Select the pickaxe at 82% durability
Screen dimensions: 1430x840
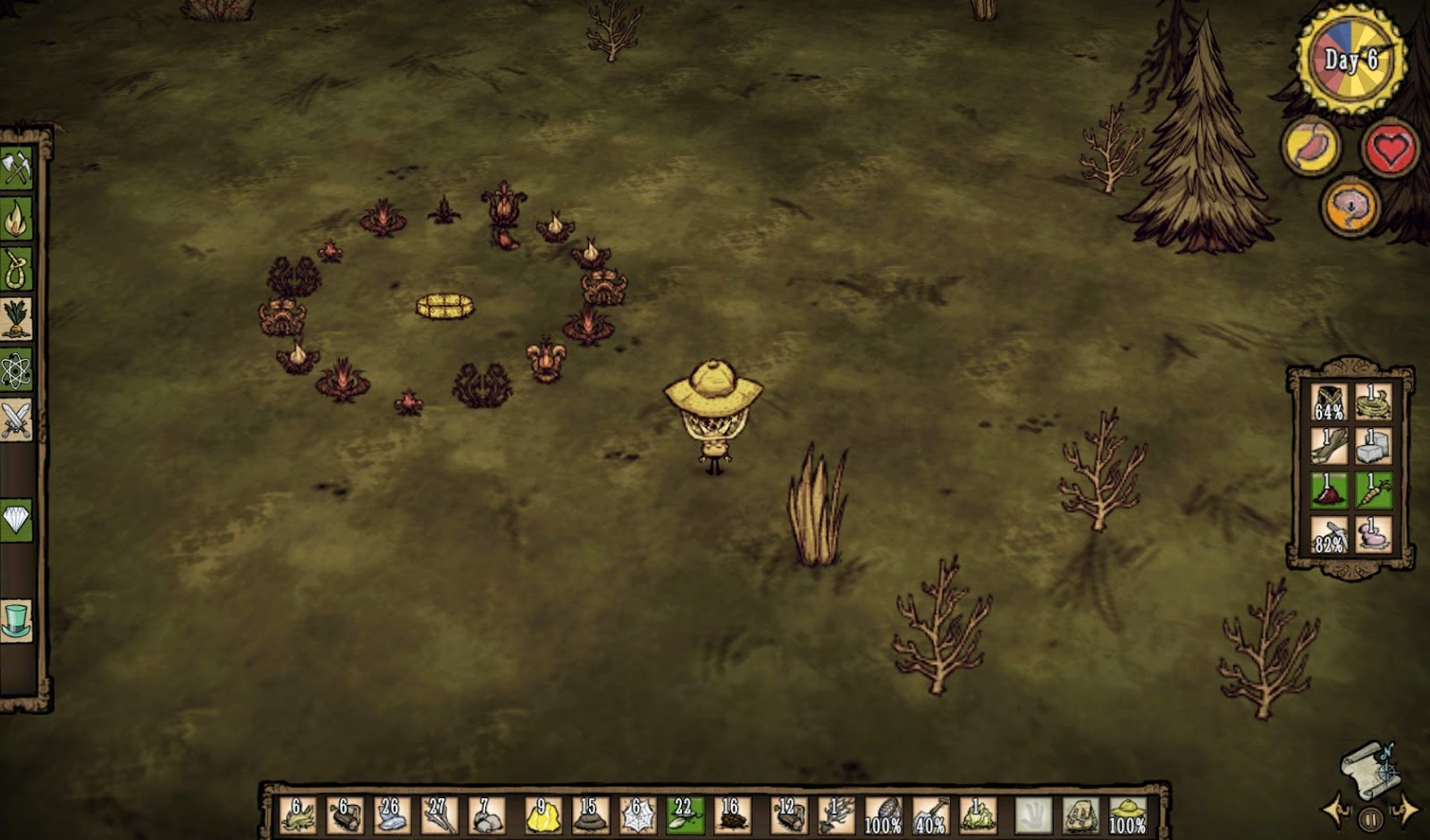pos(1329,535)
